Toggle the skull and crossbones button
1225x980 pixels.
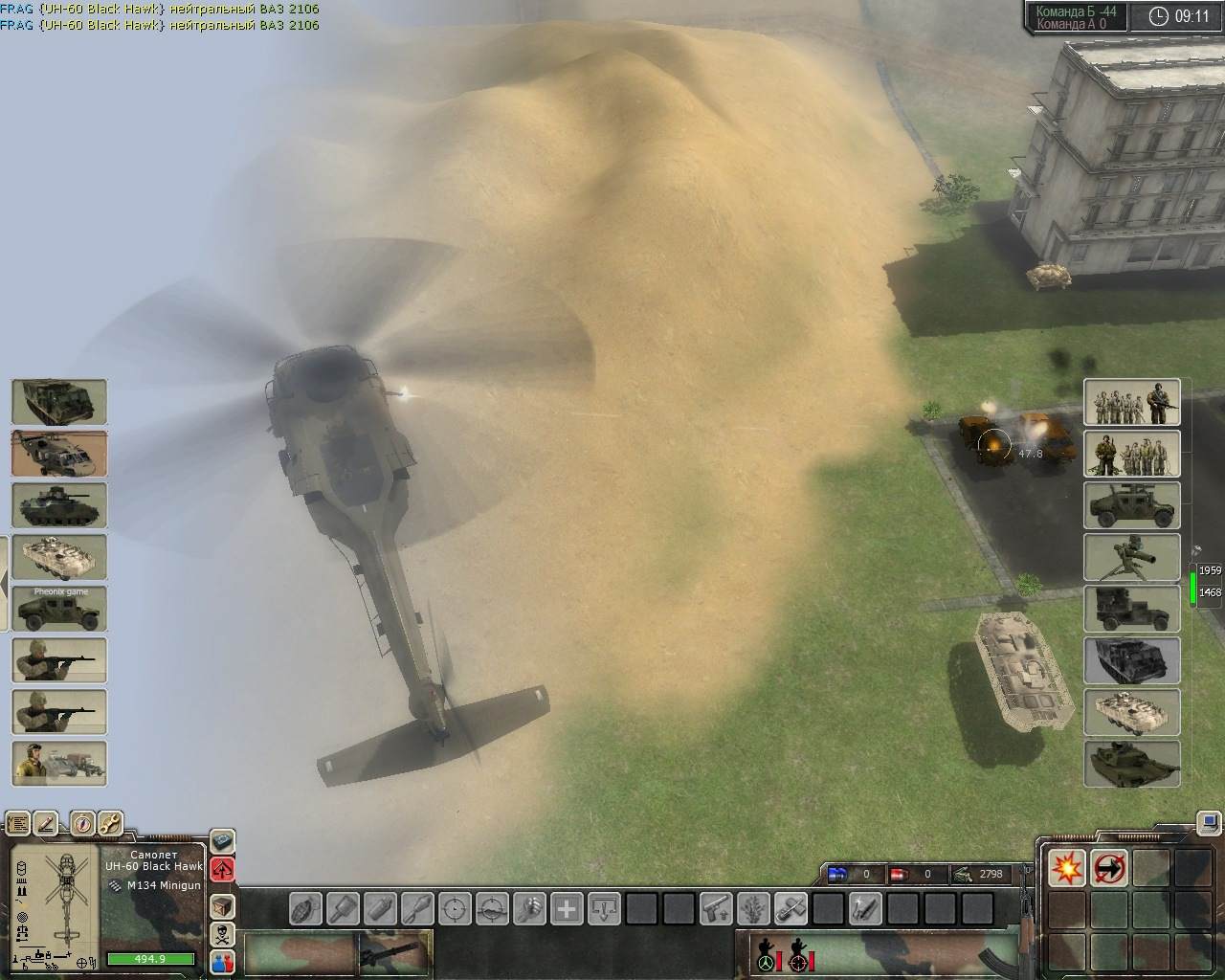pos(222,934)
